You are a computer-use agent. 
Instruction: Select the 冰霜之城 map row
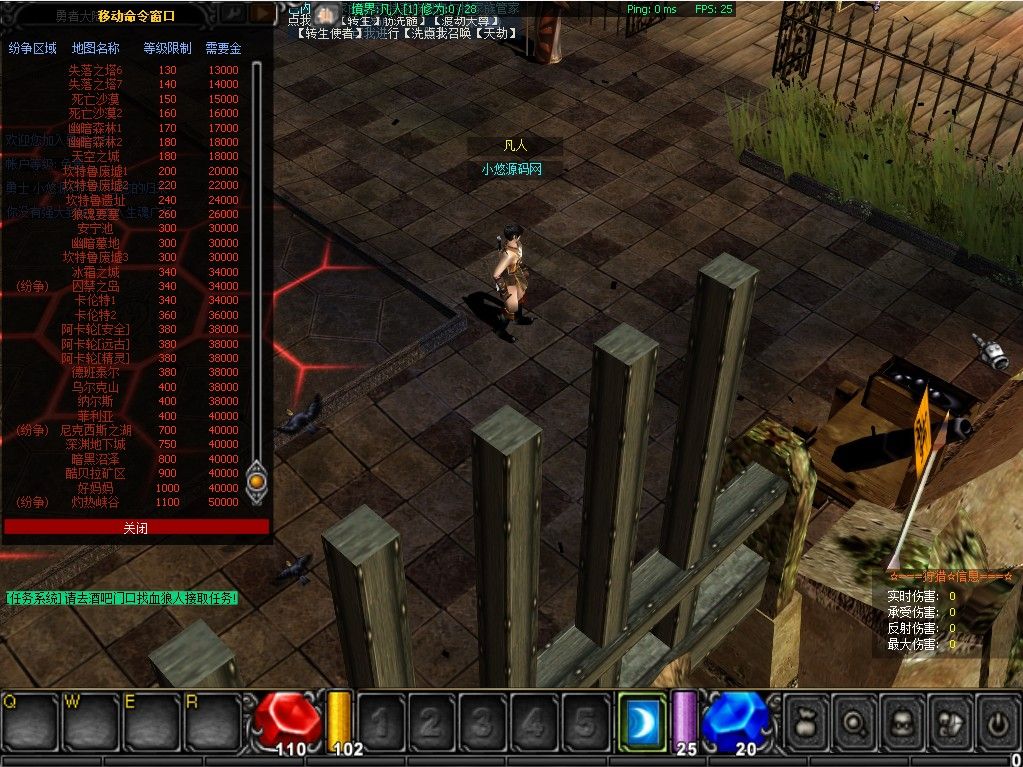[x=95, y=272]
